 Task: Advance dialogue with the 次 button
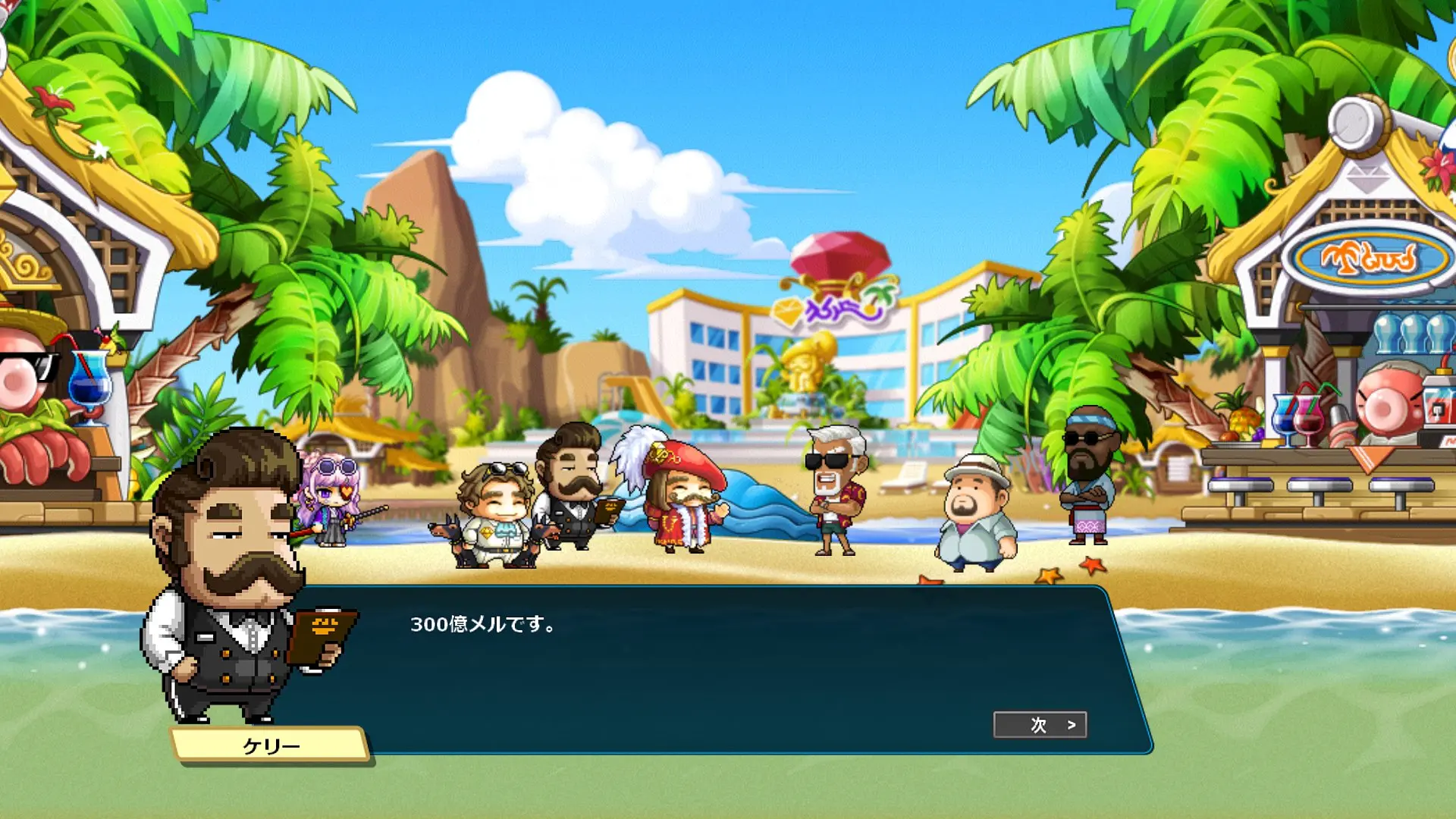[x=1040, y=725]
